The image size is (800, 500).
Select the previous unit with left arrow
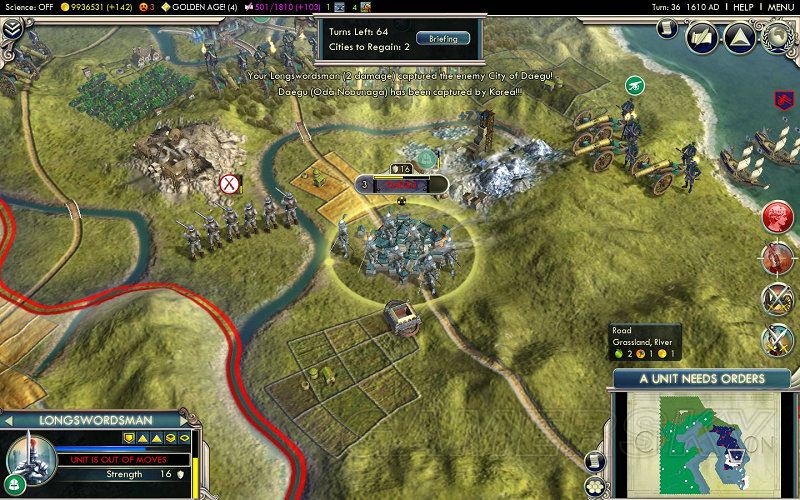pos(8,418)
